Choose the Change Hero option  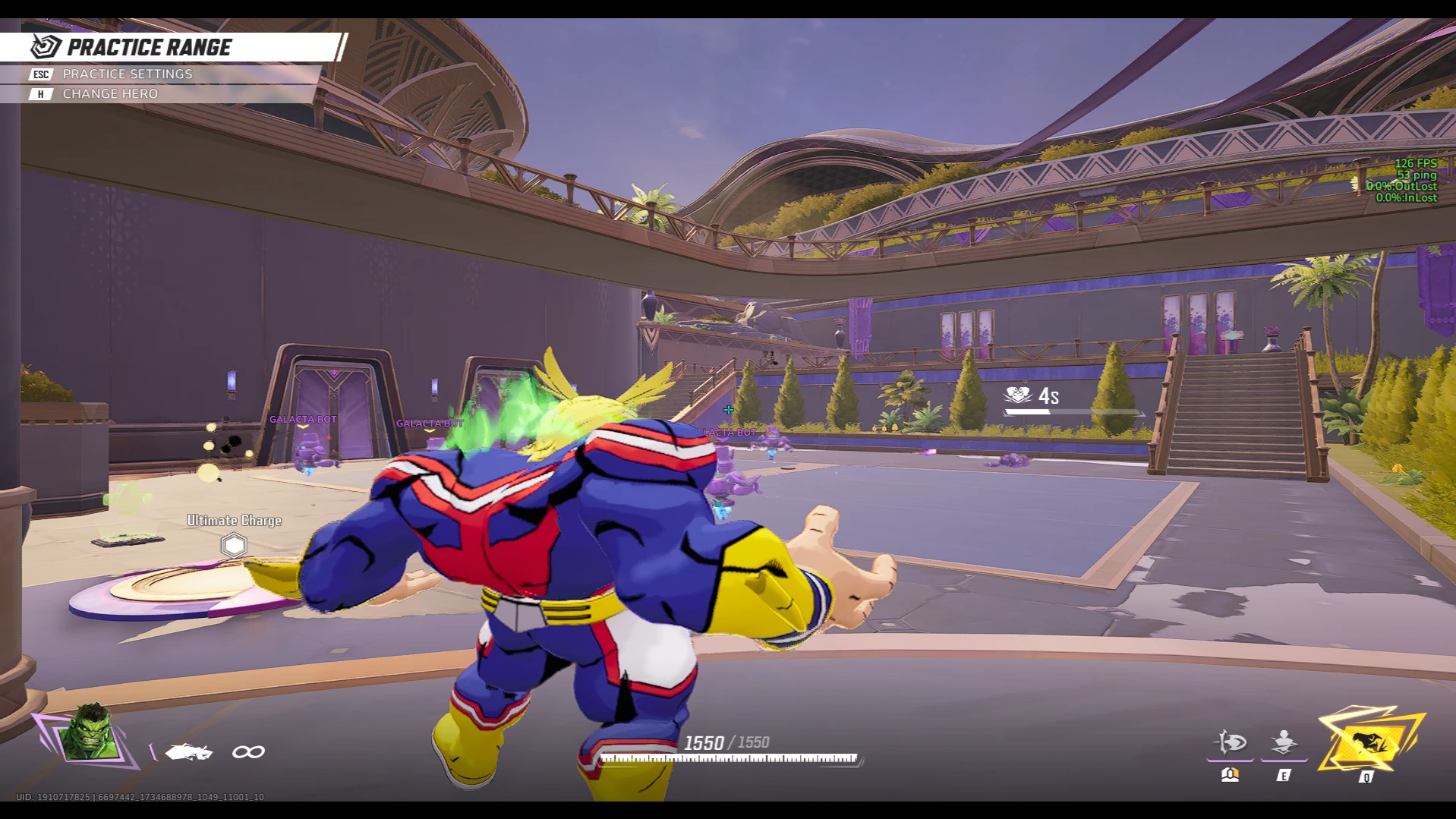click(110, 94)
